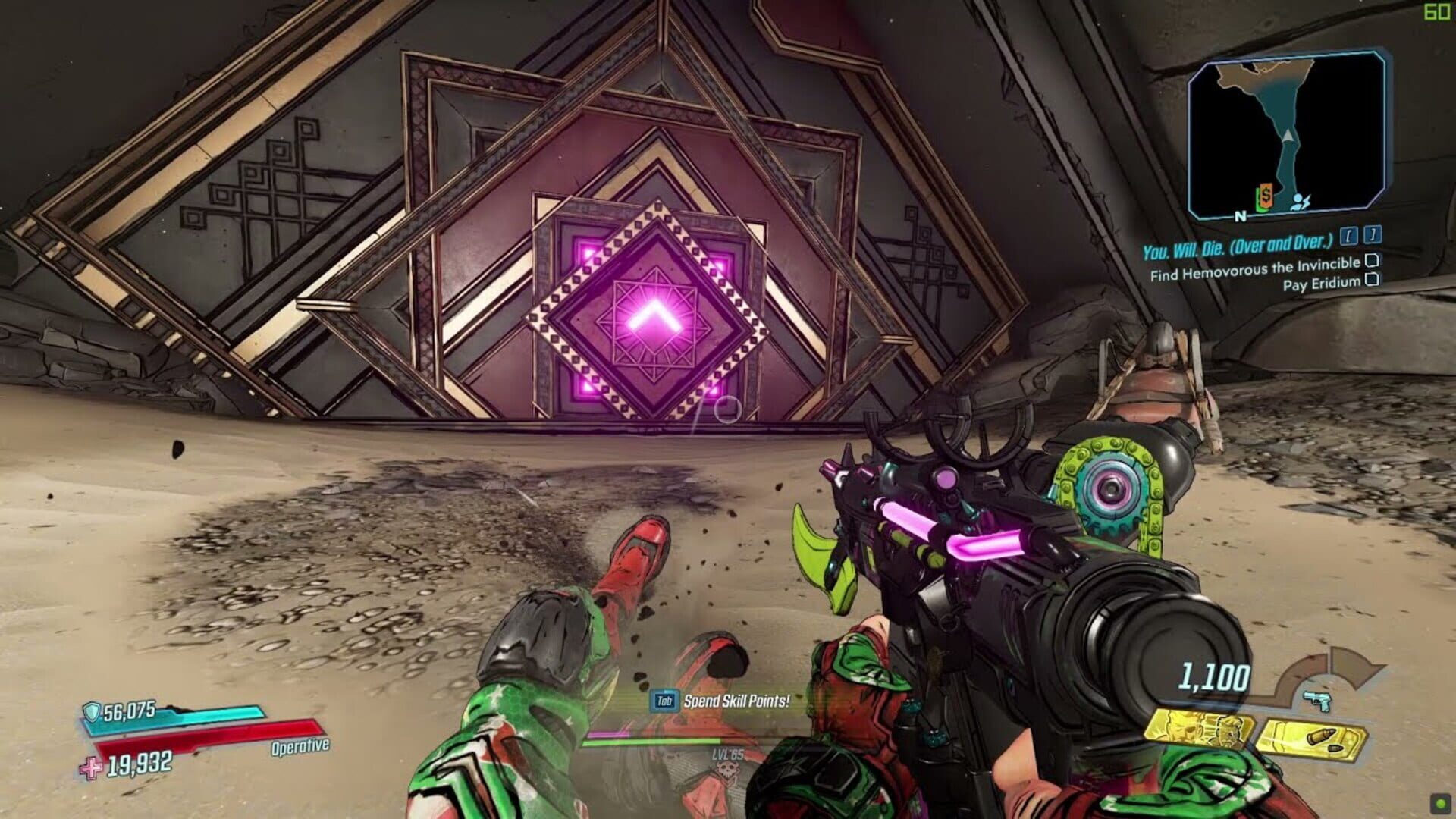Click the gold bullet ammo card icon
The image size is (1456, 819).
coord(1312,739)
